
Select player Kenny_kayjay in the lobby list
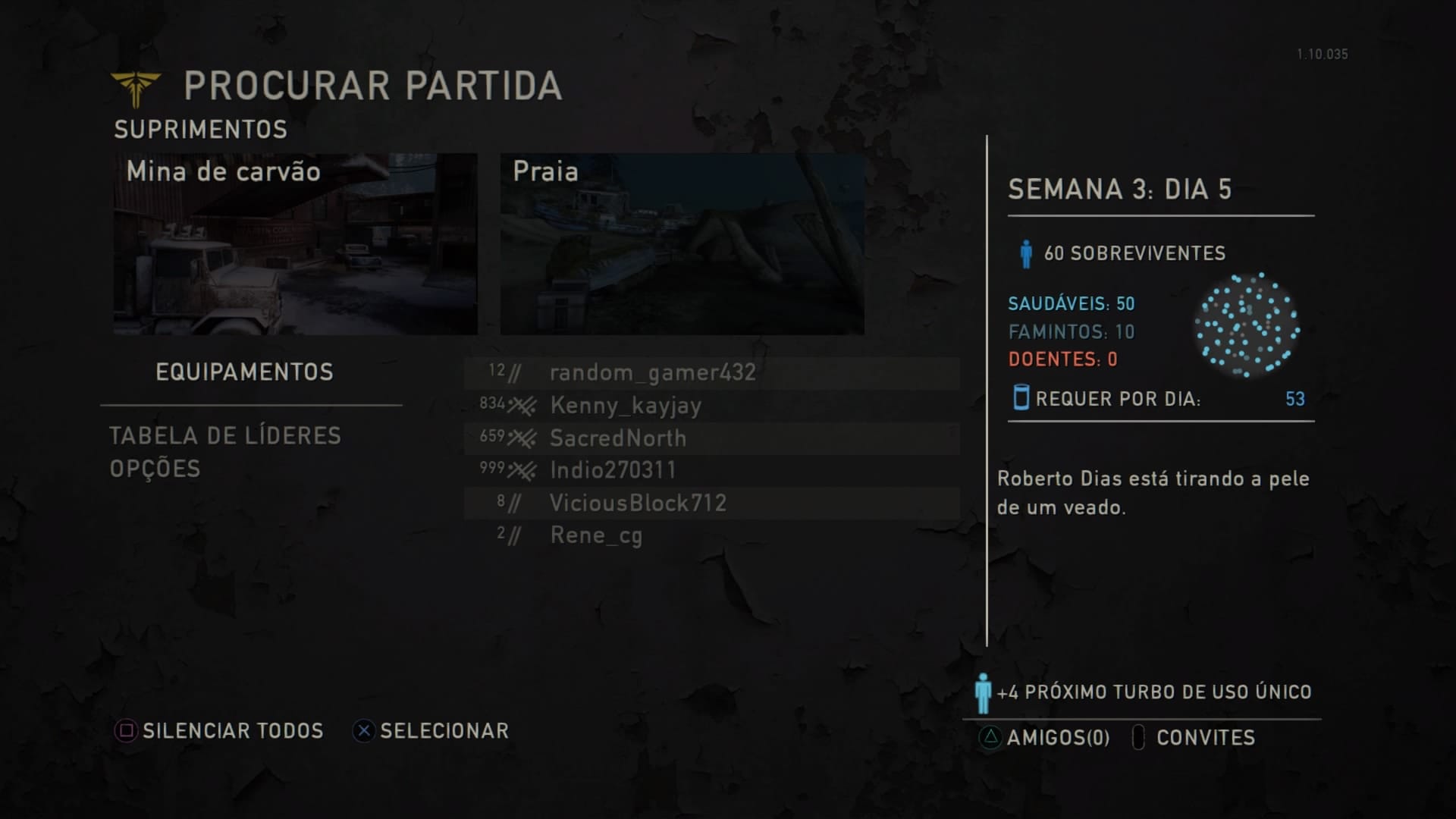pyautogui.click(x=626, y=406)
